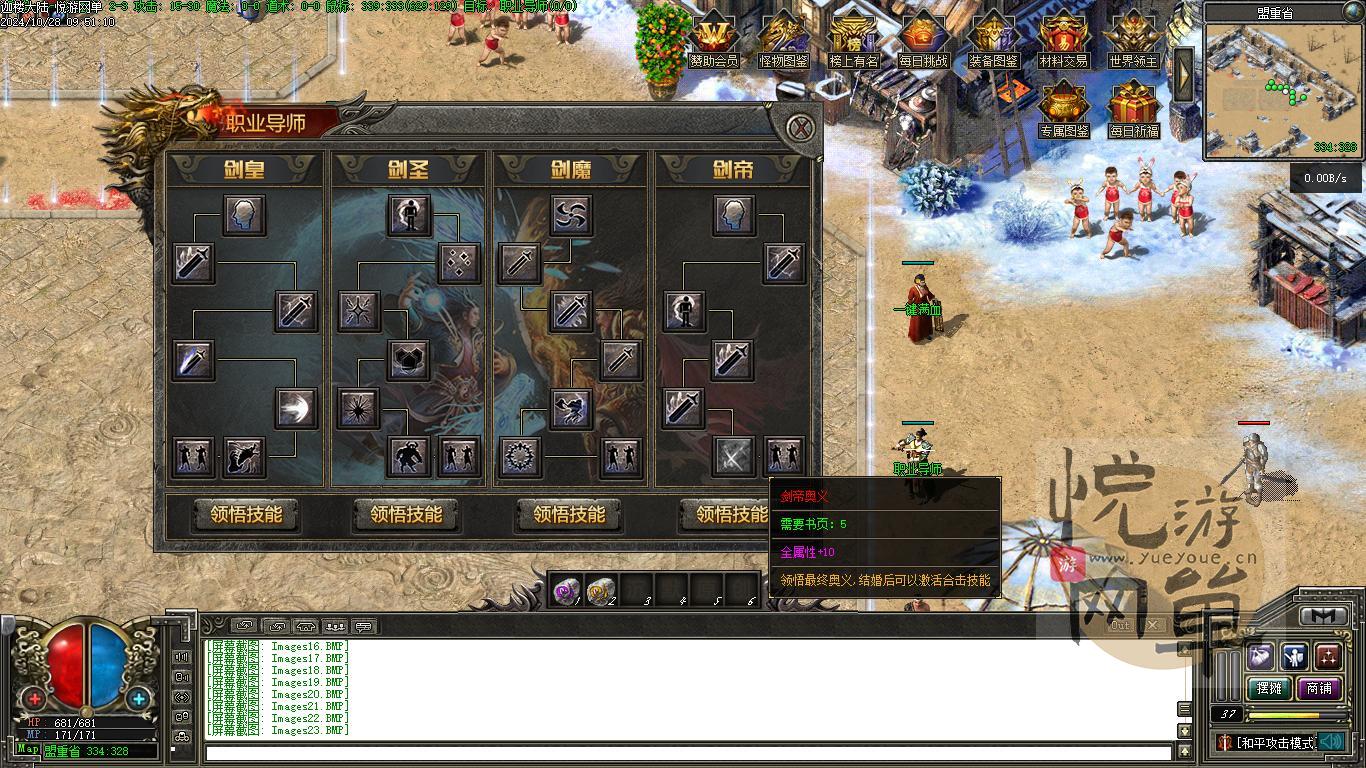1366x768 pixels.
Task: Open the 摆摊 stall button
Action: click(x=1268, y=688)
